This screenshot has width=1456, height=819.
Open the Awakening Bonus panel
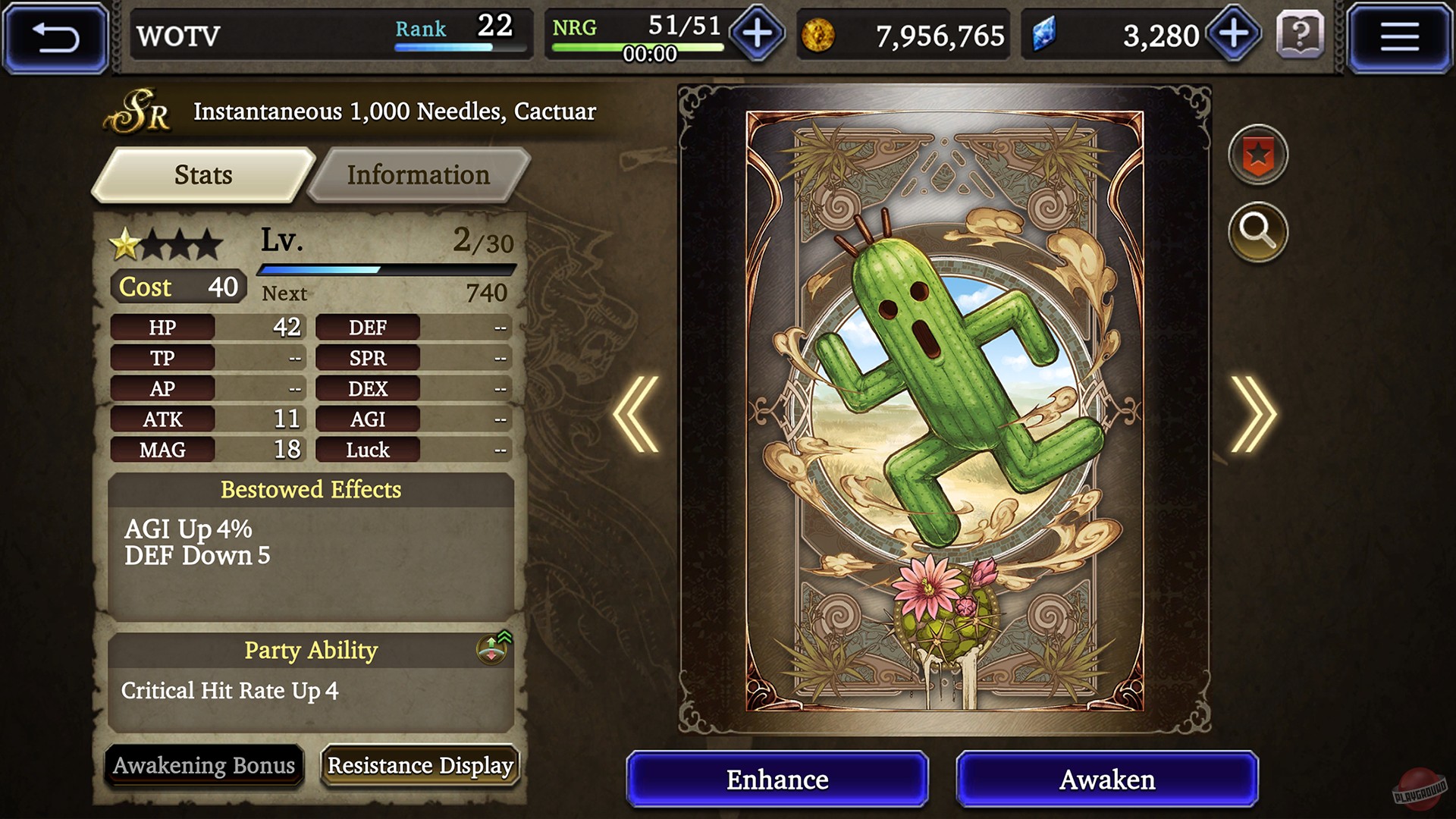point(204,766)
